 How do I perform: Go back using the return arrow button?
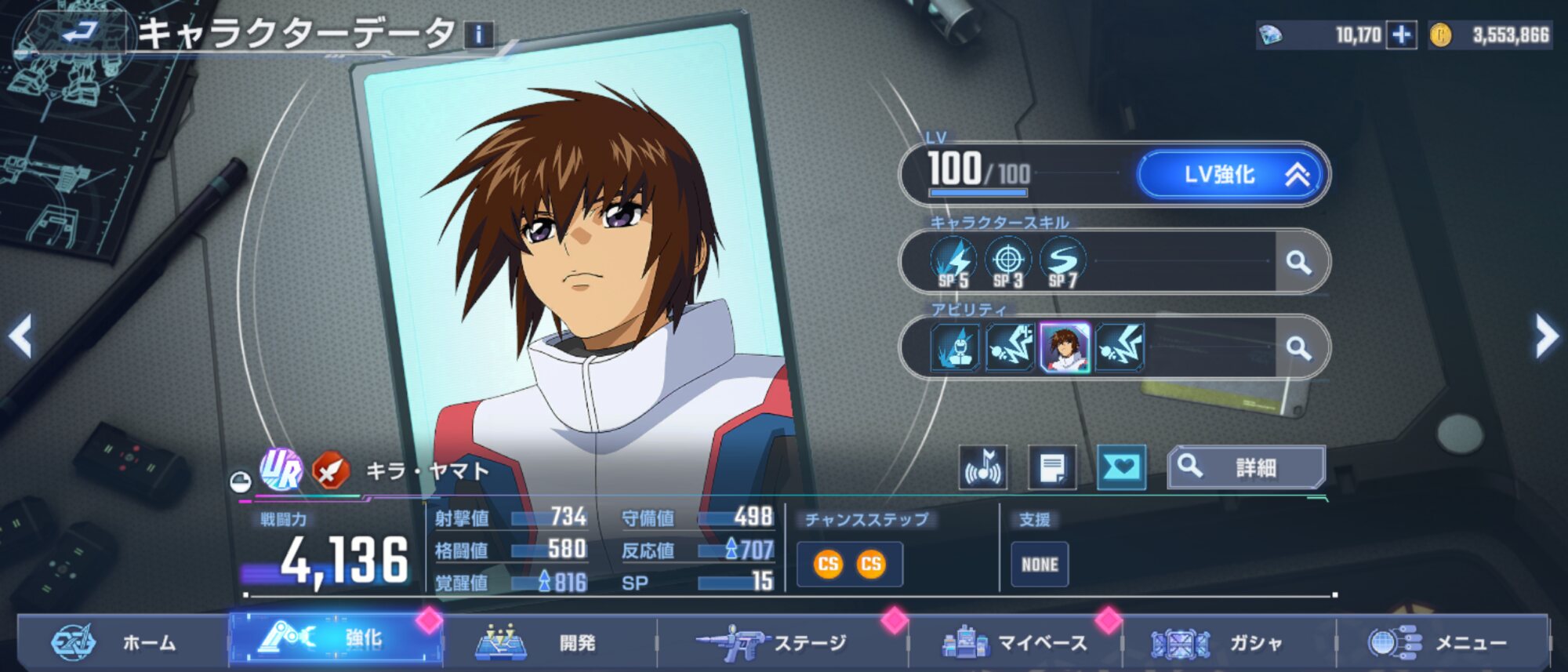click(x=78, y=33)
